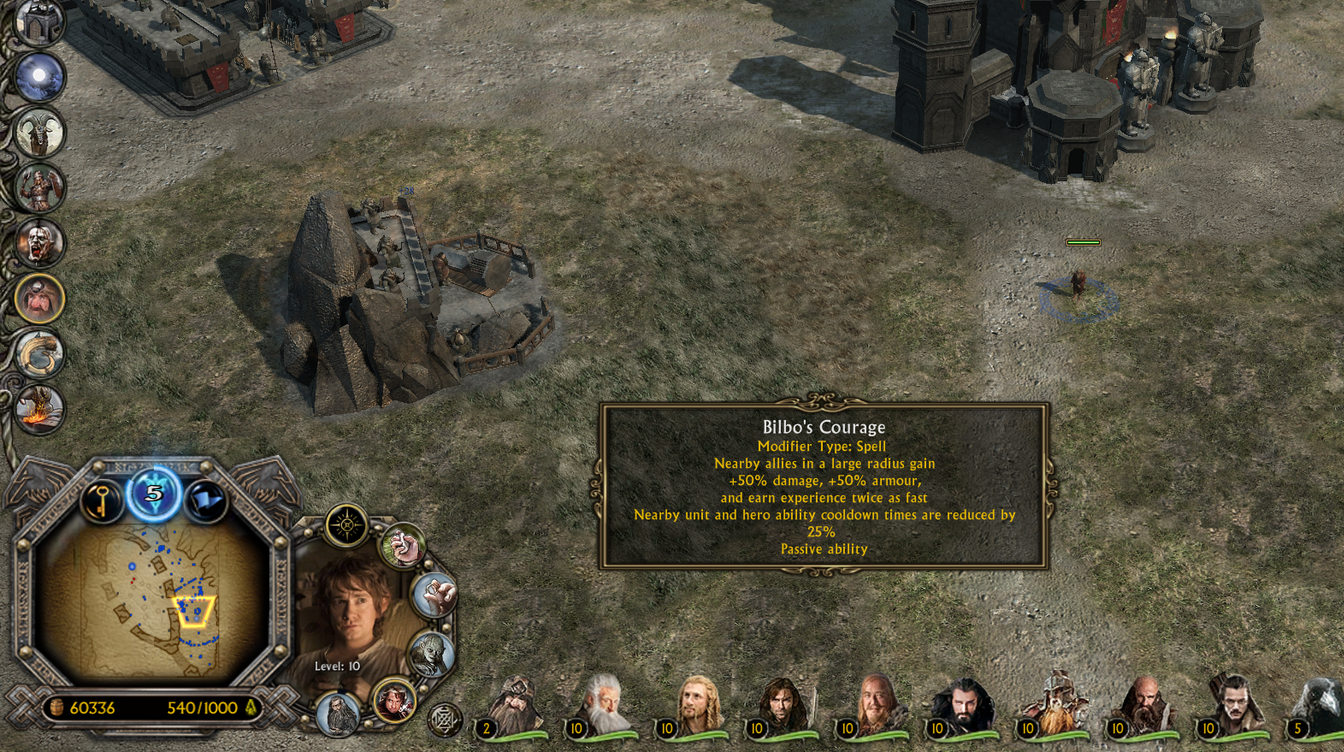
Task: Select the Bilbo's Courage passive ability
Action: point(394,700)
